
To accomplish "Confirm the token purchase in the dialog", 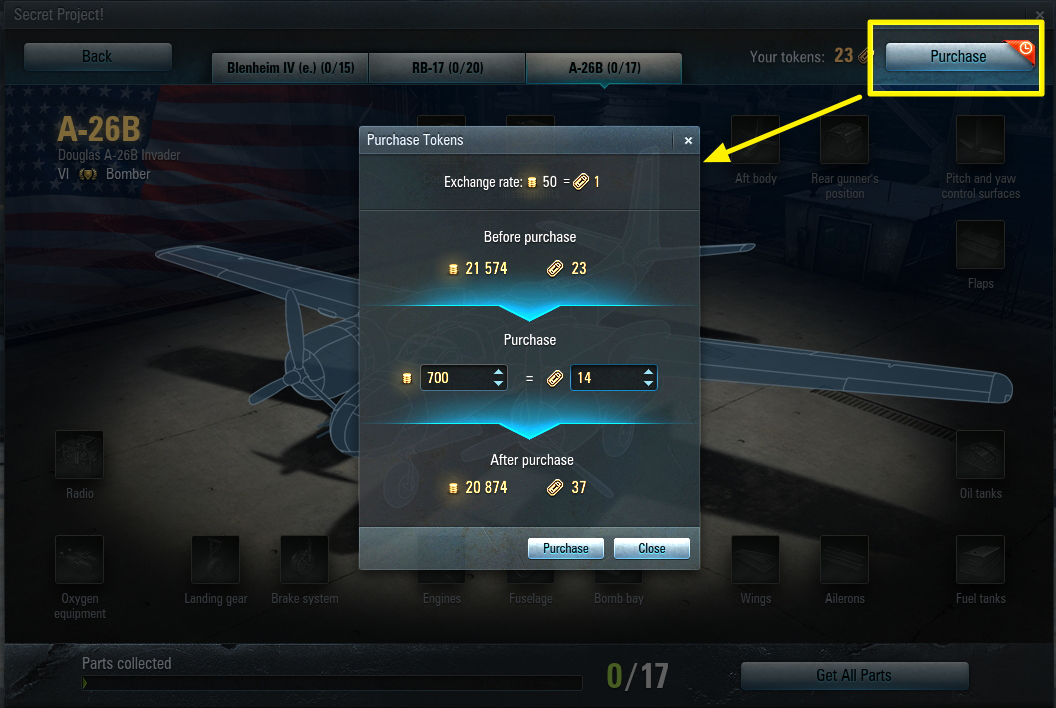I will coord(566,548).
